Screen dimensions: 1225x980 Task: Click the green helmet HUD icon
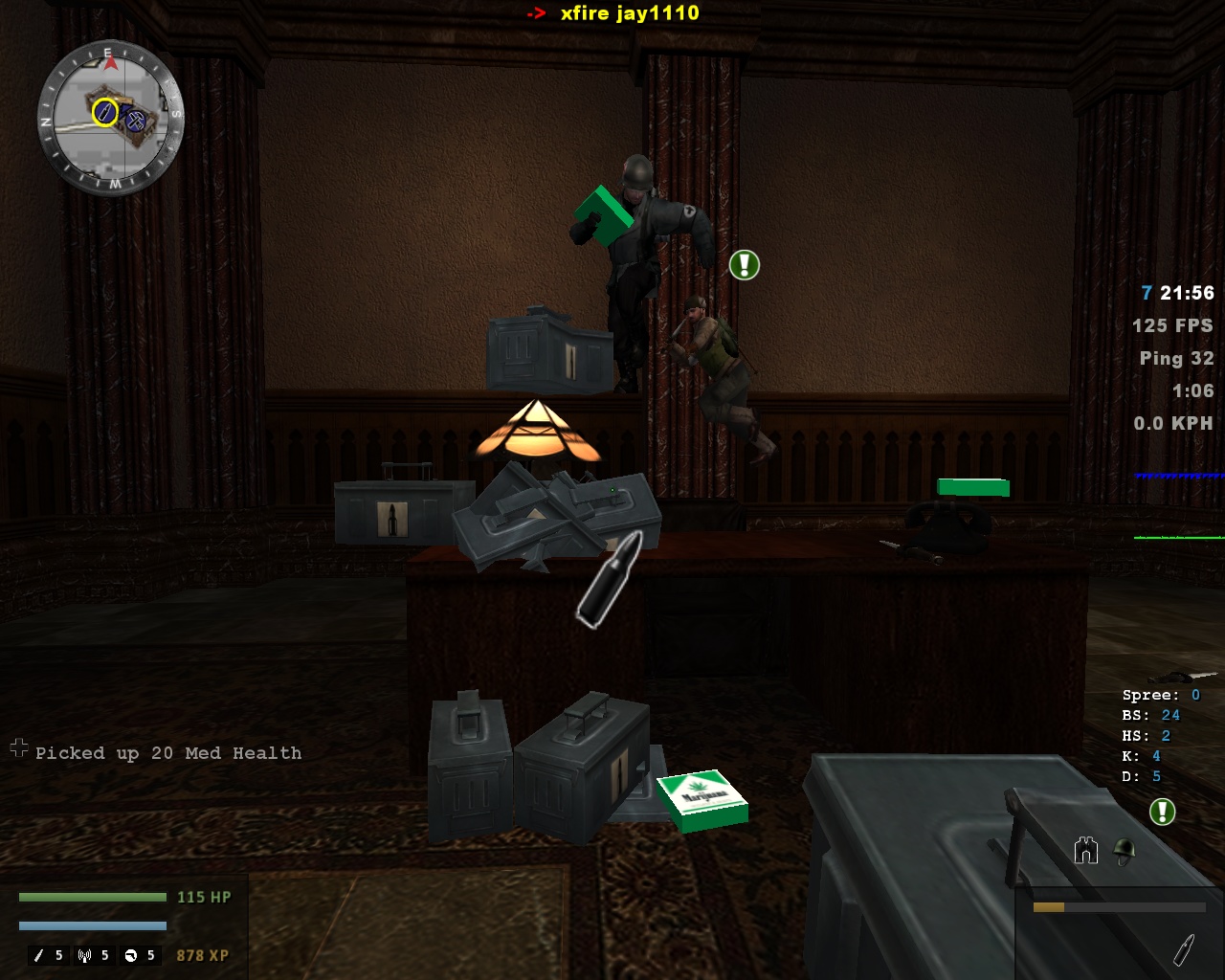[x=1125, y=851]
